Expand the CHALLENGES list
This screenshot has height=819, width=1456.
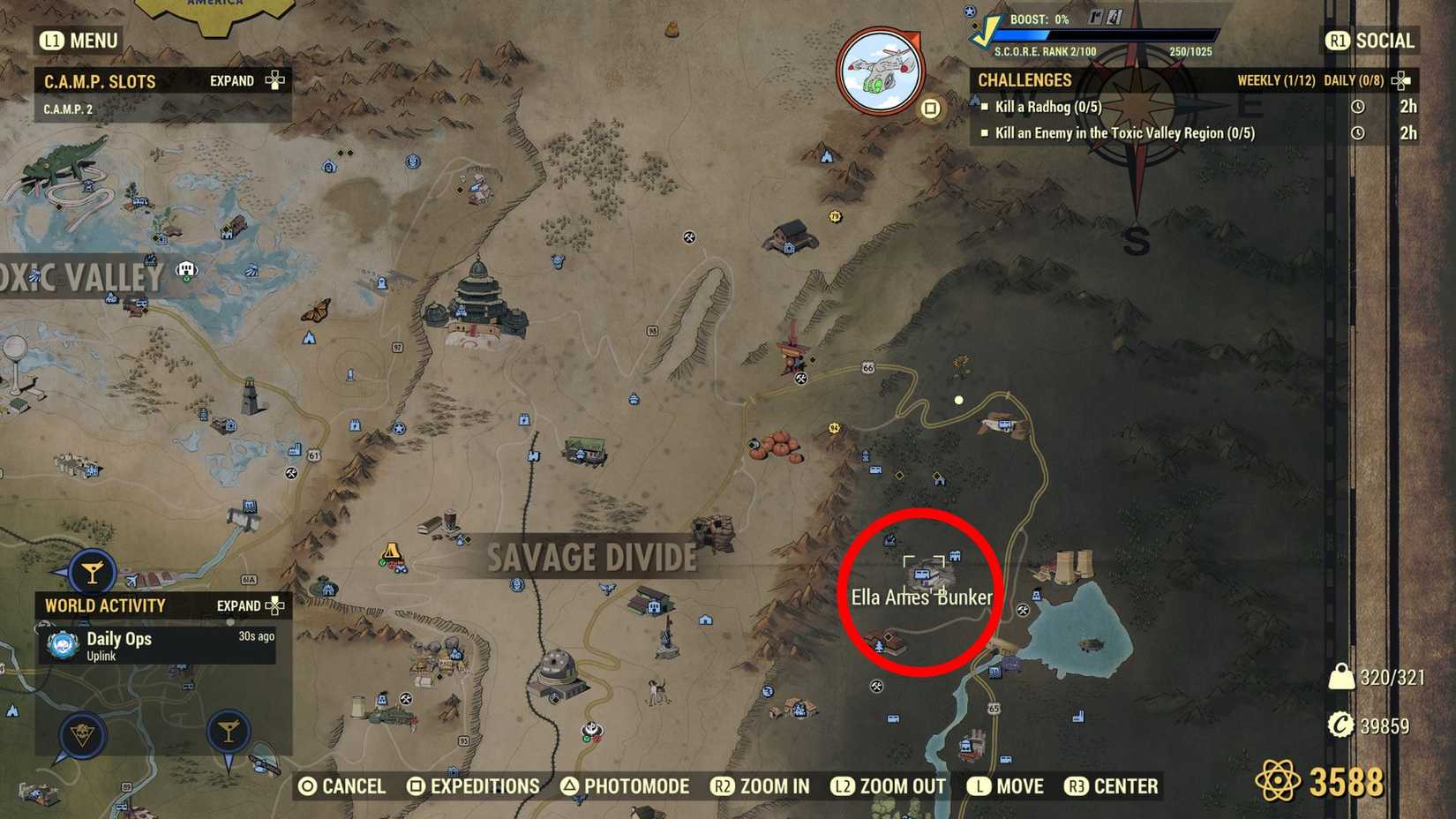(x=1400, y=80)
